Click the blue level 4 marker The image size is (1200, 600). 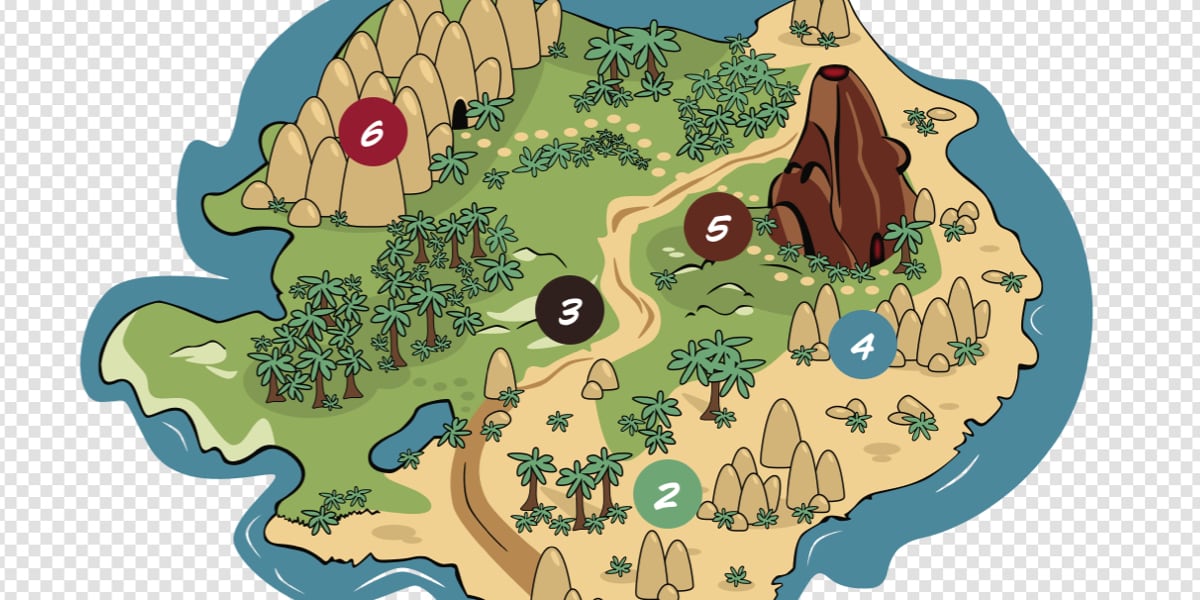coord(862,345)
